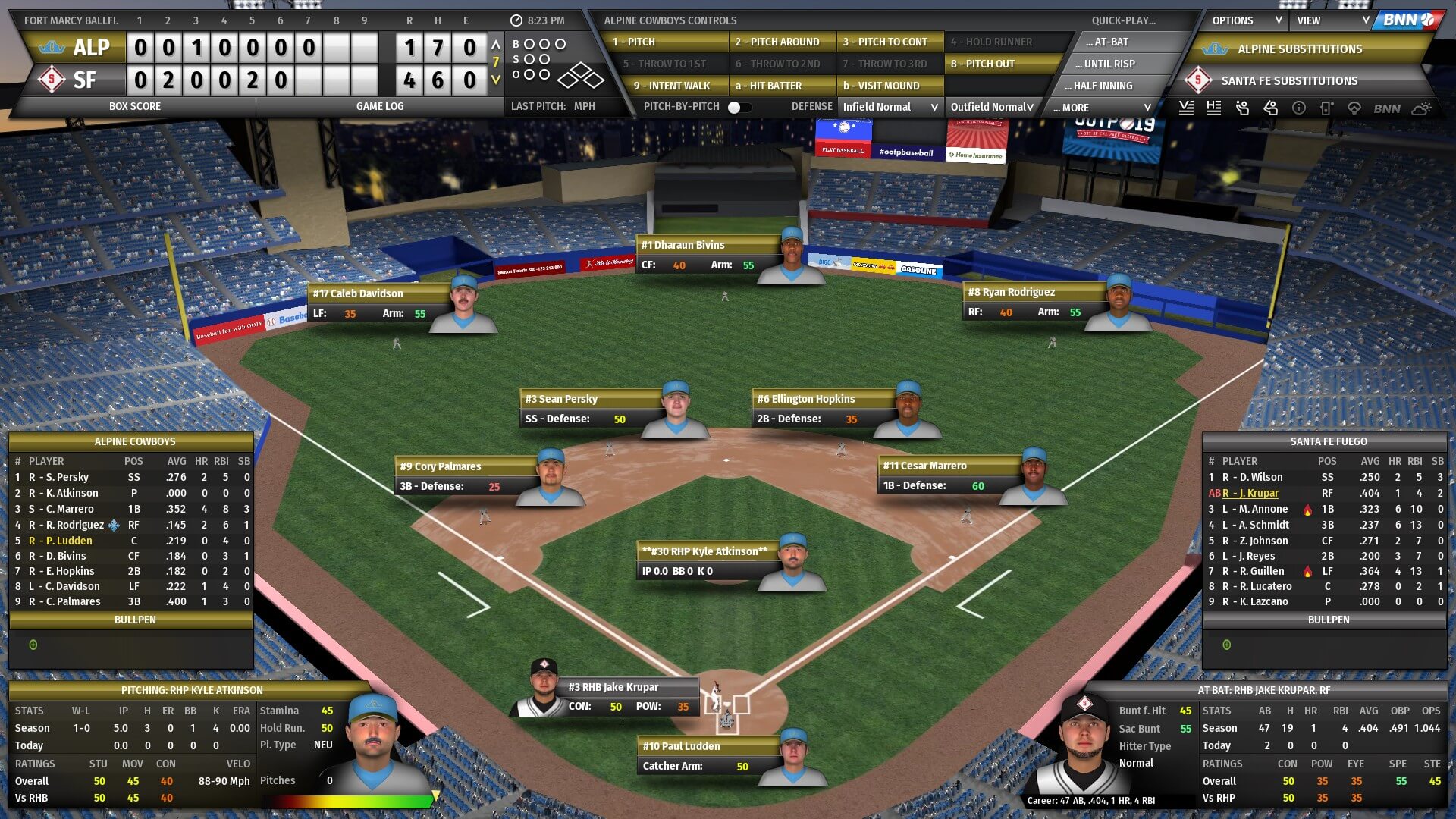
Task: Open the Infield Normal defense dropdown
Action: (890, 108)
